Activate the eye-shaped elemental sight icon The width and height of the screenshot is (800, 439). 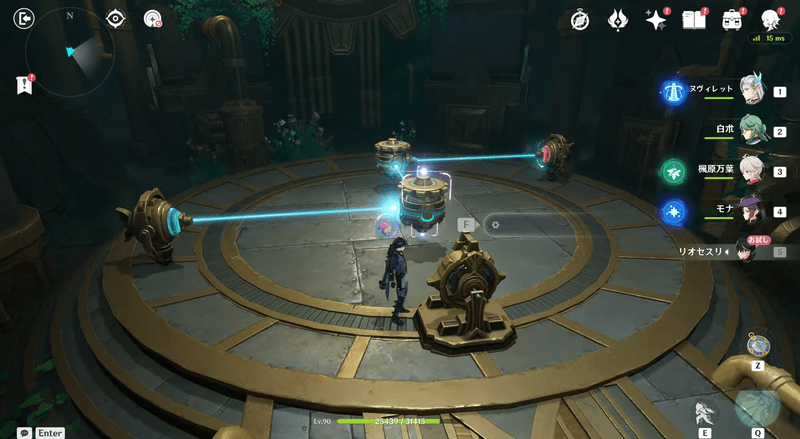(116, 18)
